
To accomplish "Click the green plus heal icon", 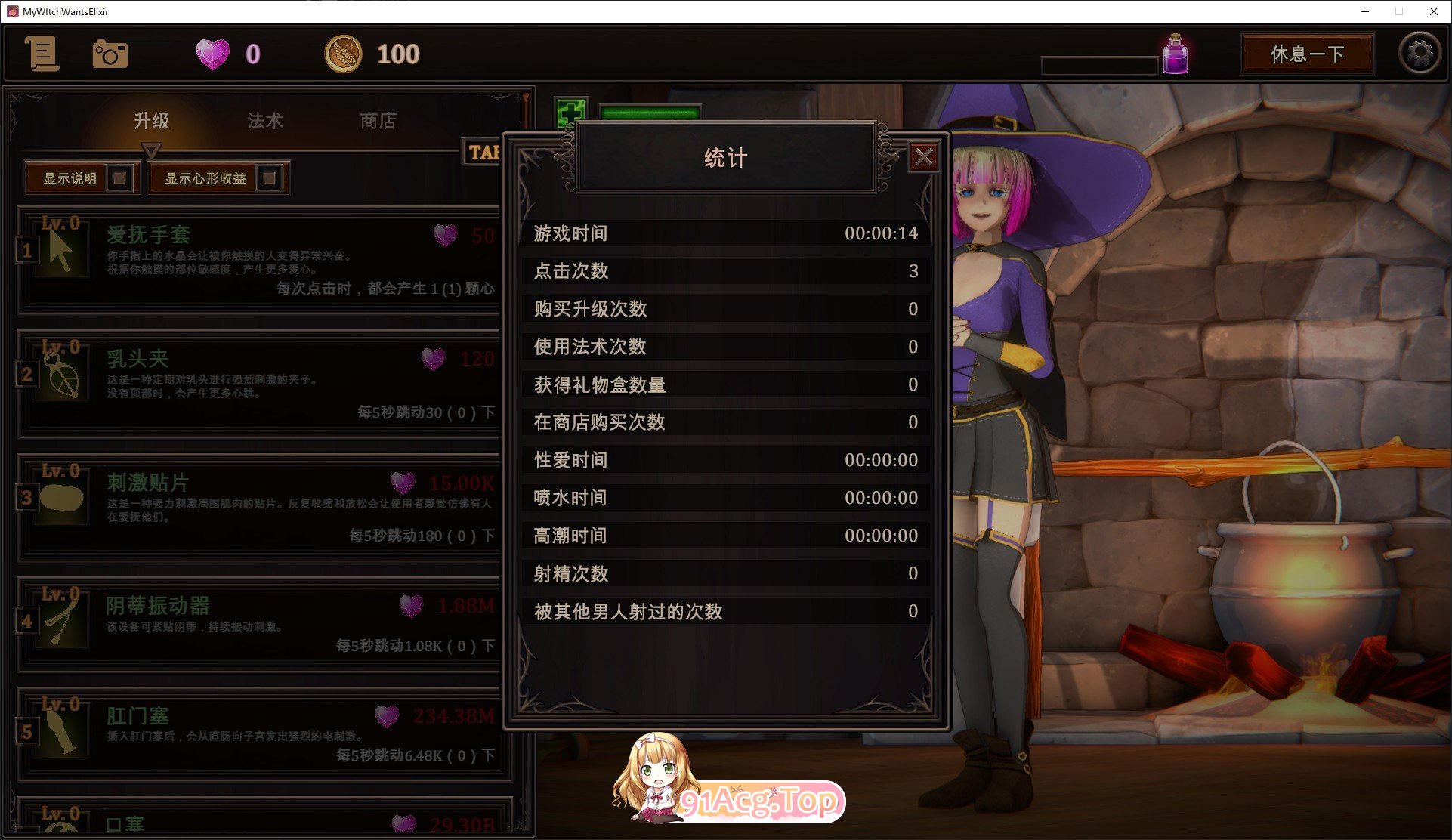I will (570, 113).
